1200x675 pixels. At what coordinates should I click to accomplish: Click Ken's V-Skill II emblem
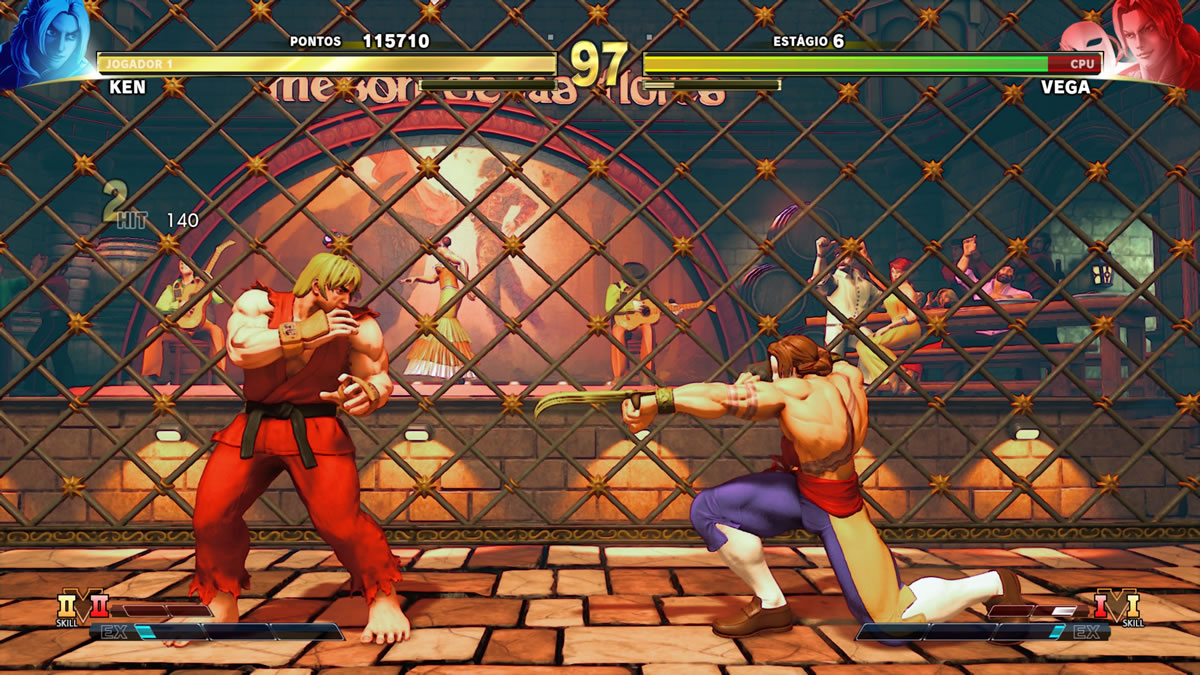pyautogui.click(x=82, y=606)
